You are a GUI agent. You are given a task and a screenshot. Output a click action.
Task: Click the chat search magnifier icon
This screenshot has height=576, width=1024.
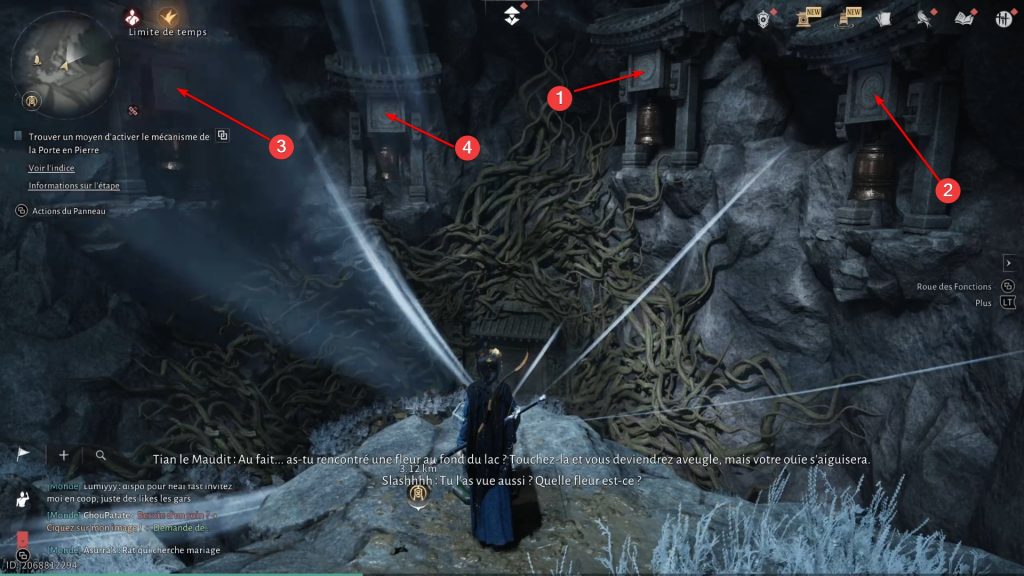[101, 455]
